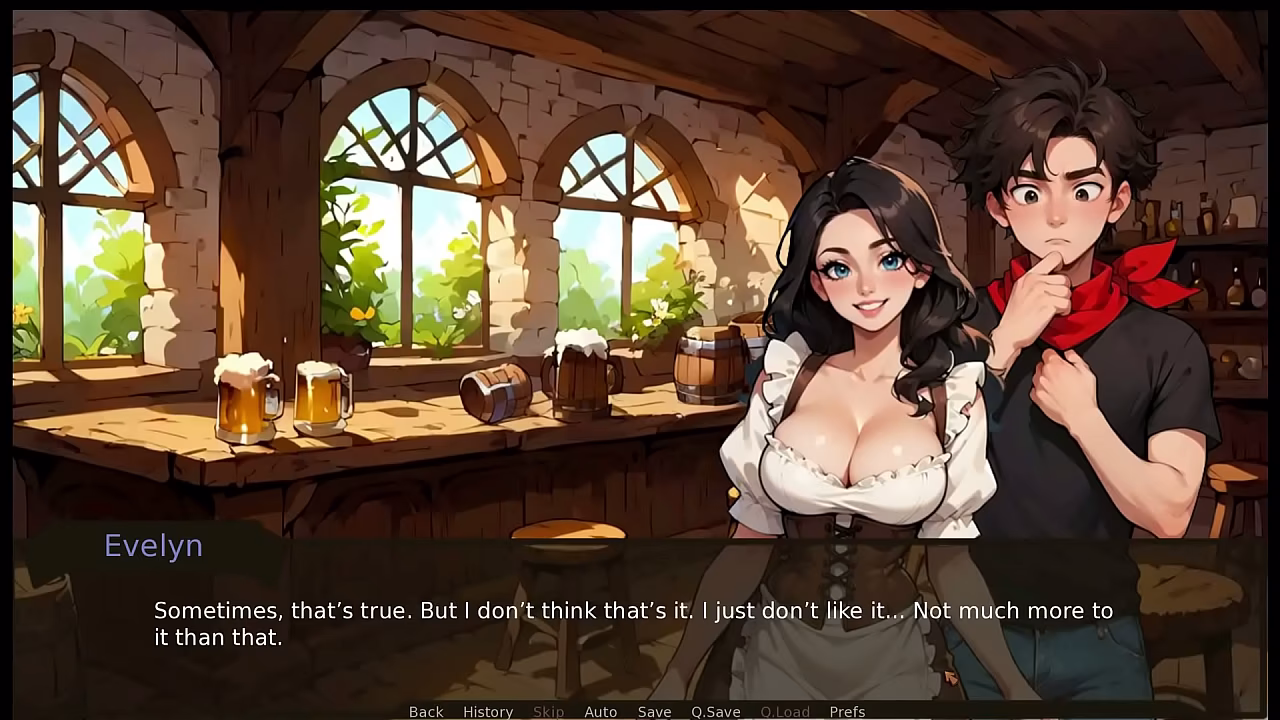This screenshot has height=720, width=1280.
Task: Click Evelyn's name label
Action: (x=152, y=546)
